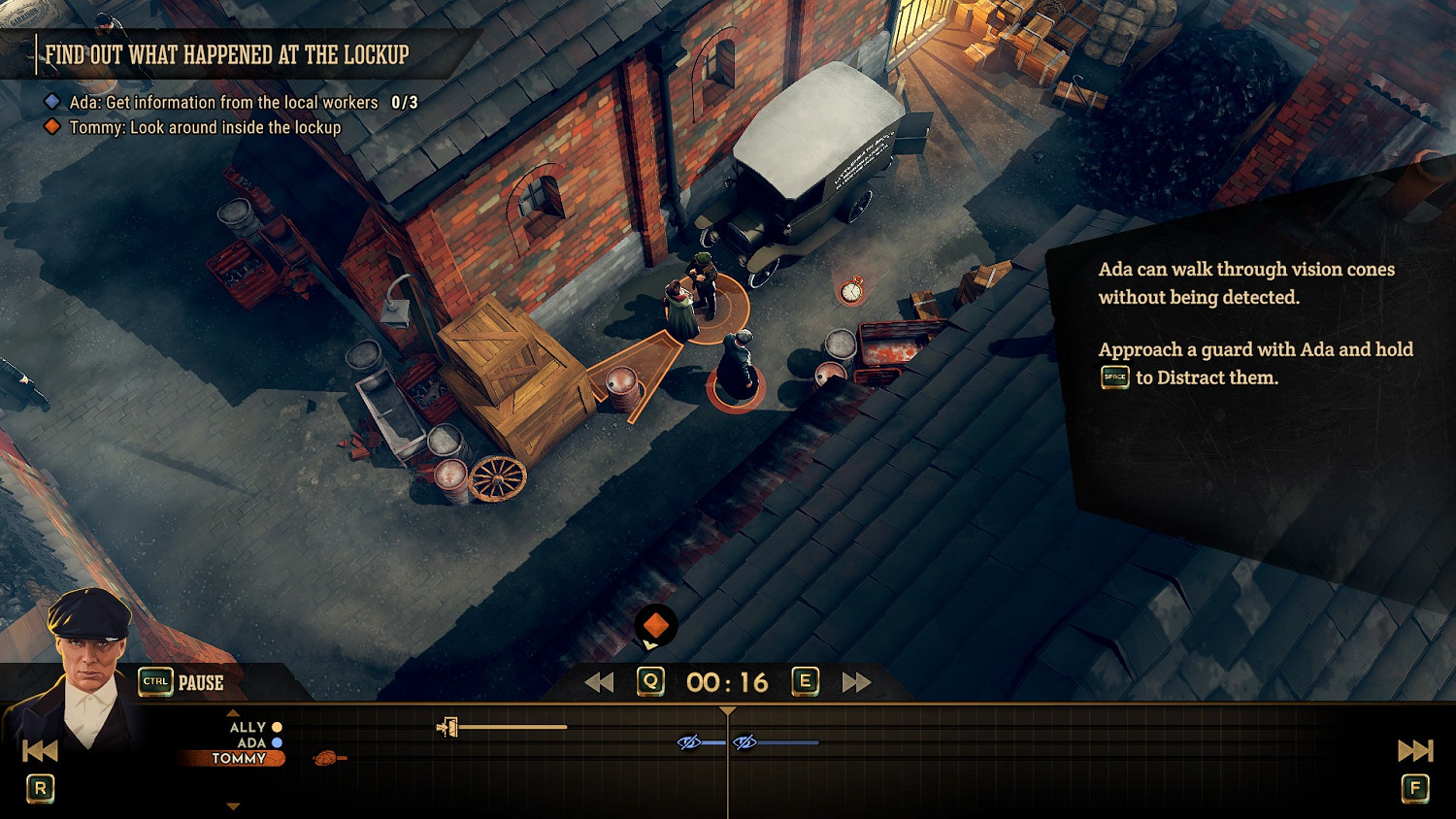Click the orange diamond Tommy objective marker

pyautogui.click(x=656, y=626)
